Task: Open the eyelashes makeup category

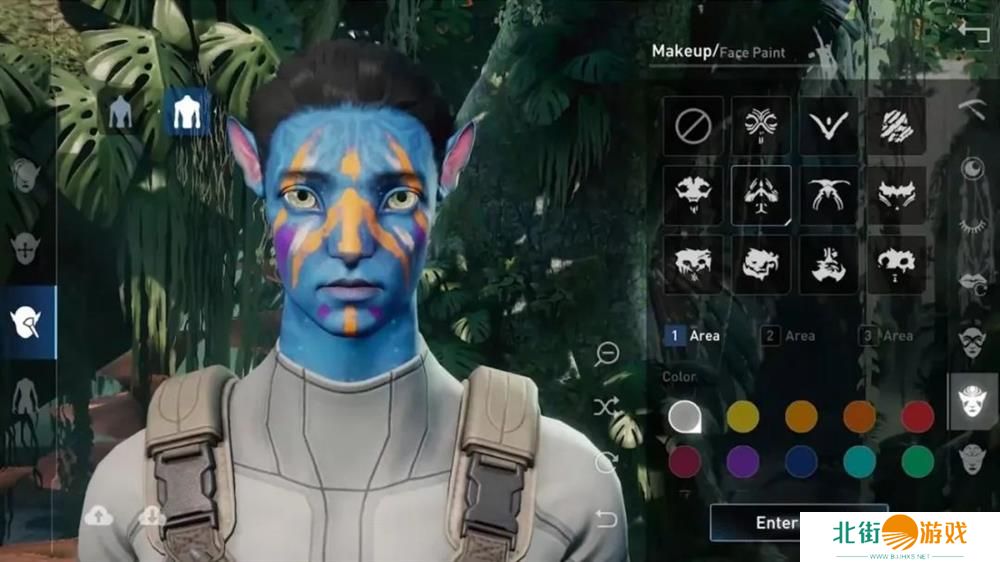Action: click(971, 225)
